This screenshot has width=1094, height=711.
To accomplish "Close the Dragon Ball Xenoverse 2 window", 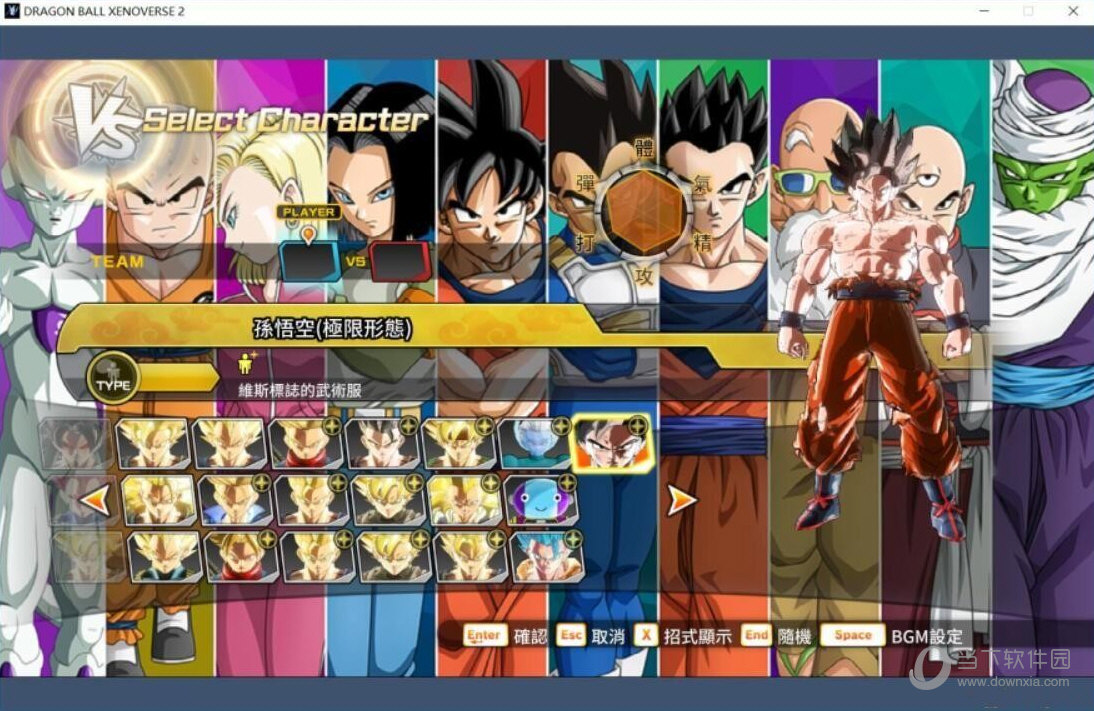I will 1071,11.
